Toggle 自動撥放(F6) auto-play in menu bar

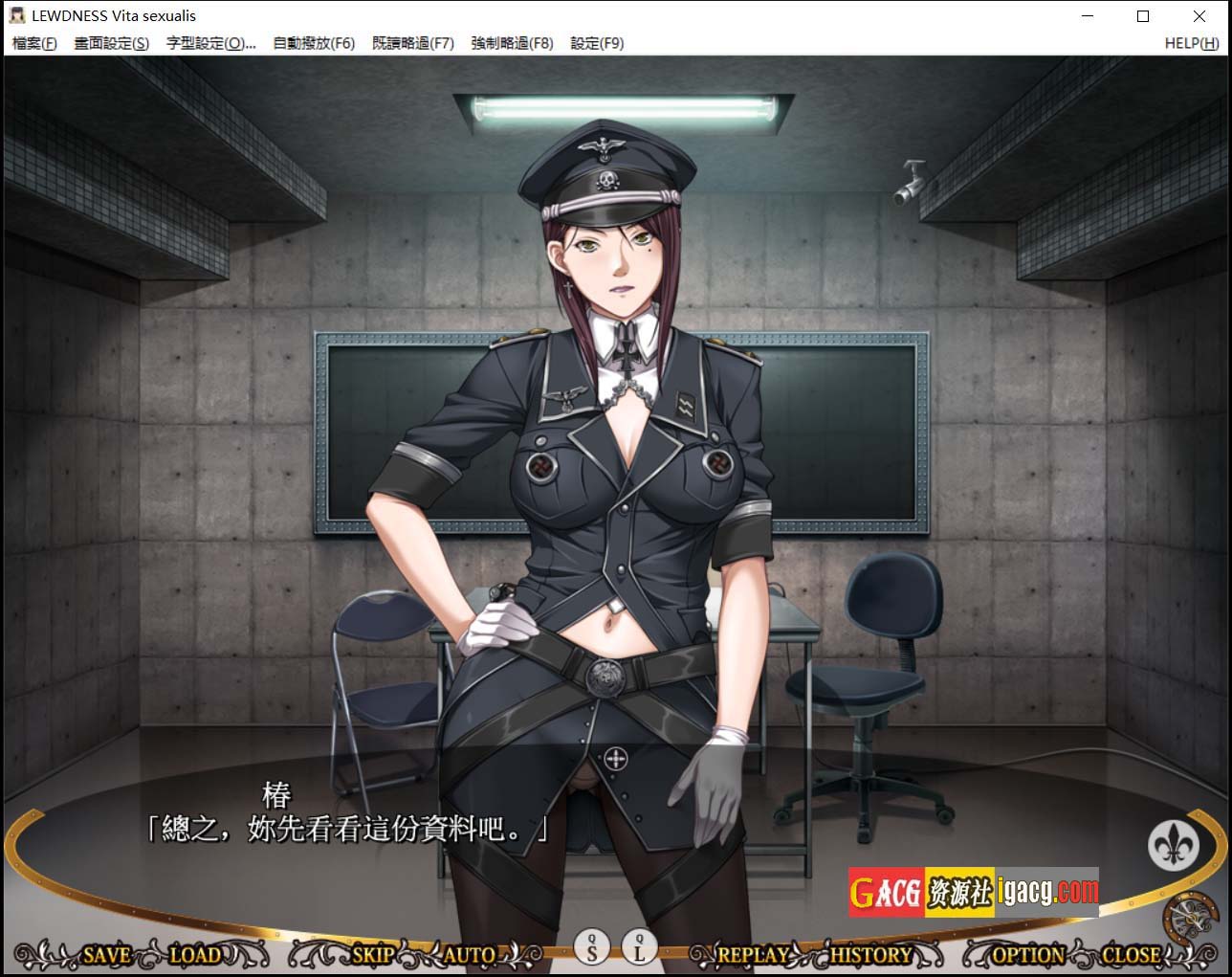pos(314,43)
